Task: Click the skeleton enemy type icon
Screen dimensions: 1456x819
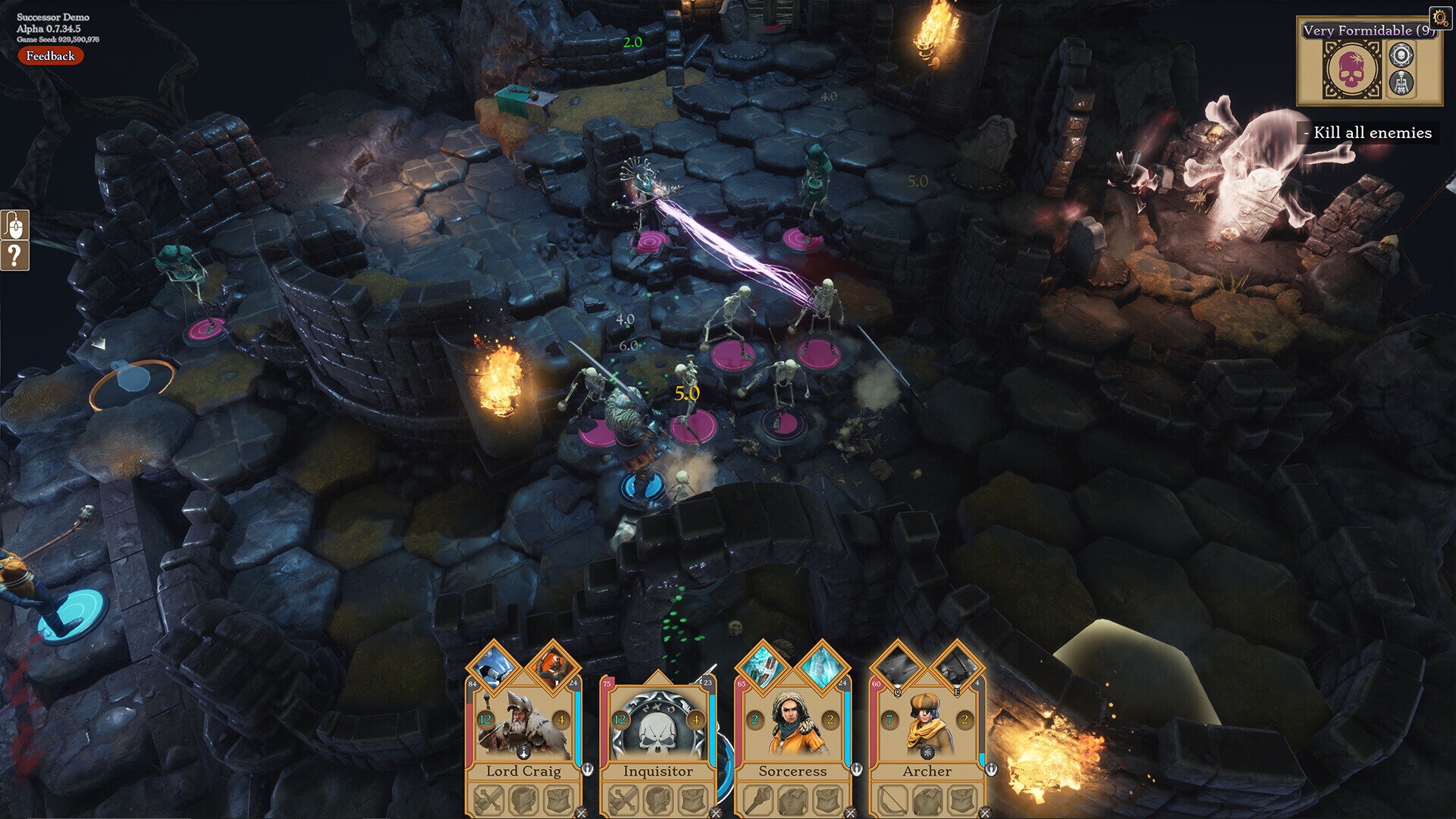Action: [1401, 83]
